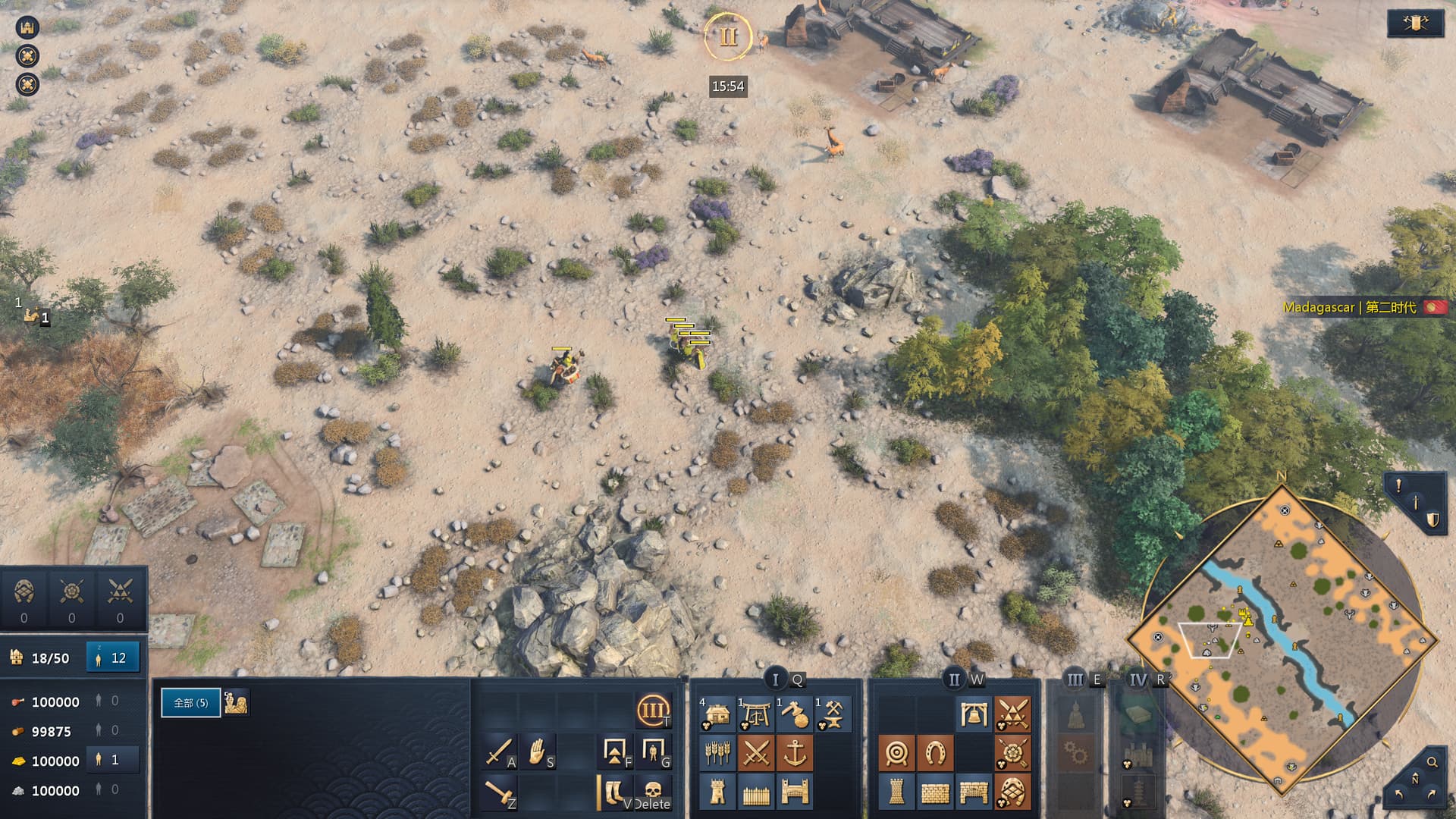
Task: Click the palace landmark icon at top left
Action: [27, 27]
